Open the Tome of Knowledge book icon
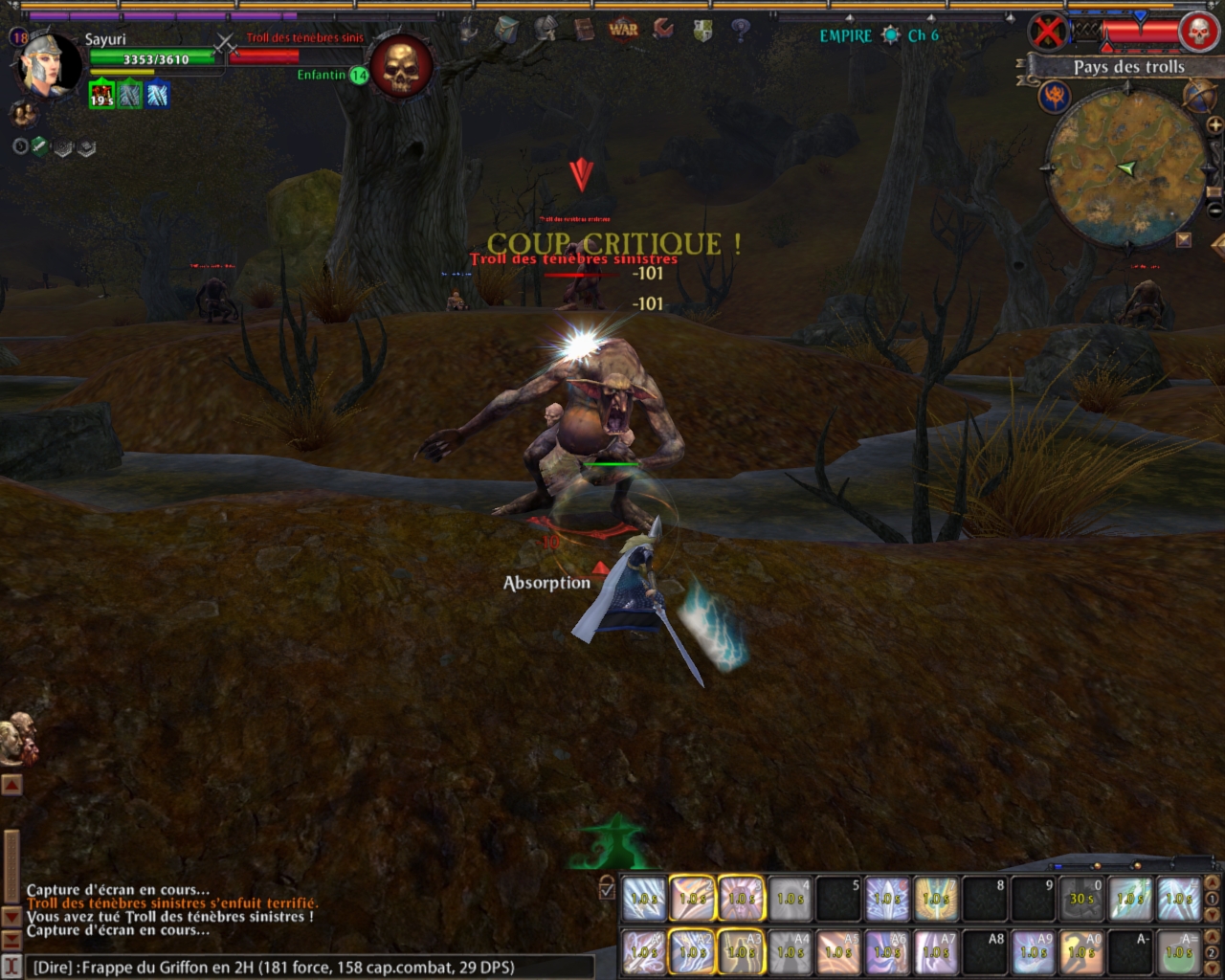This screenshot has width=1225, height=980. coord(584,30)
